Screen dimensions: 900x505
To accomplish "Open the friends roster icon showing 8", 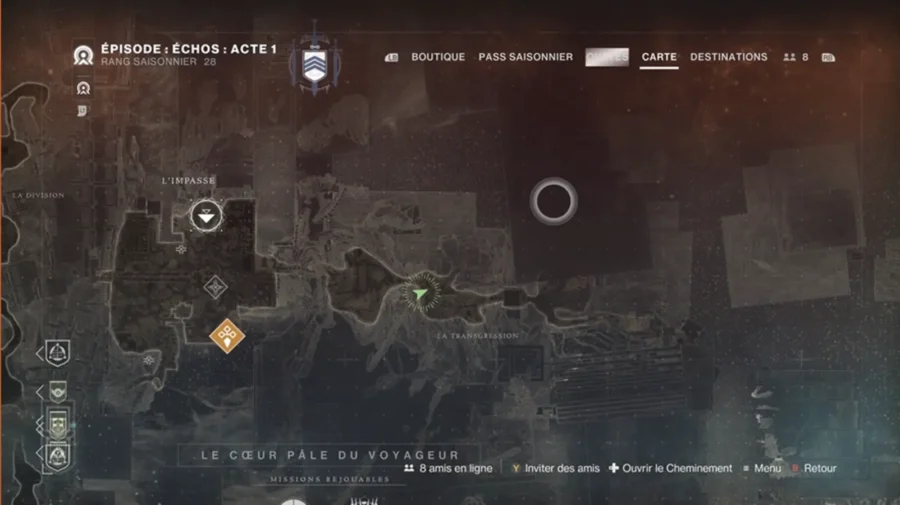I will pos(796,58).
